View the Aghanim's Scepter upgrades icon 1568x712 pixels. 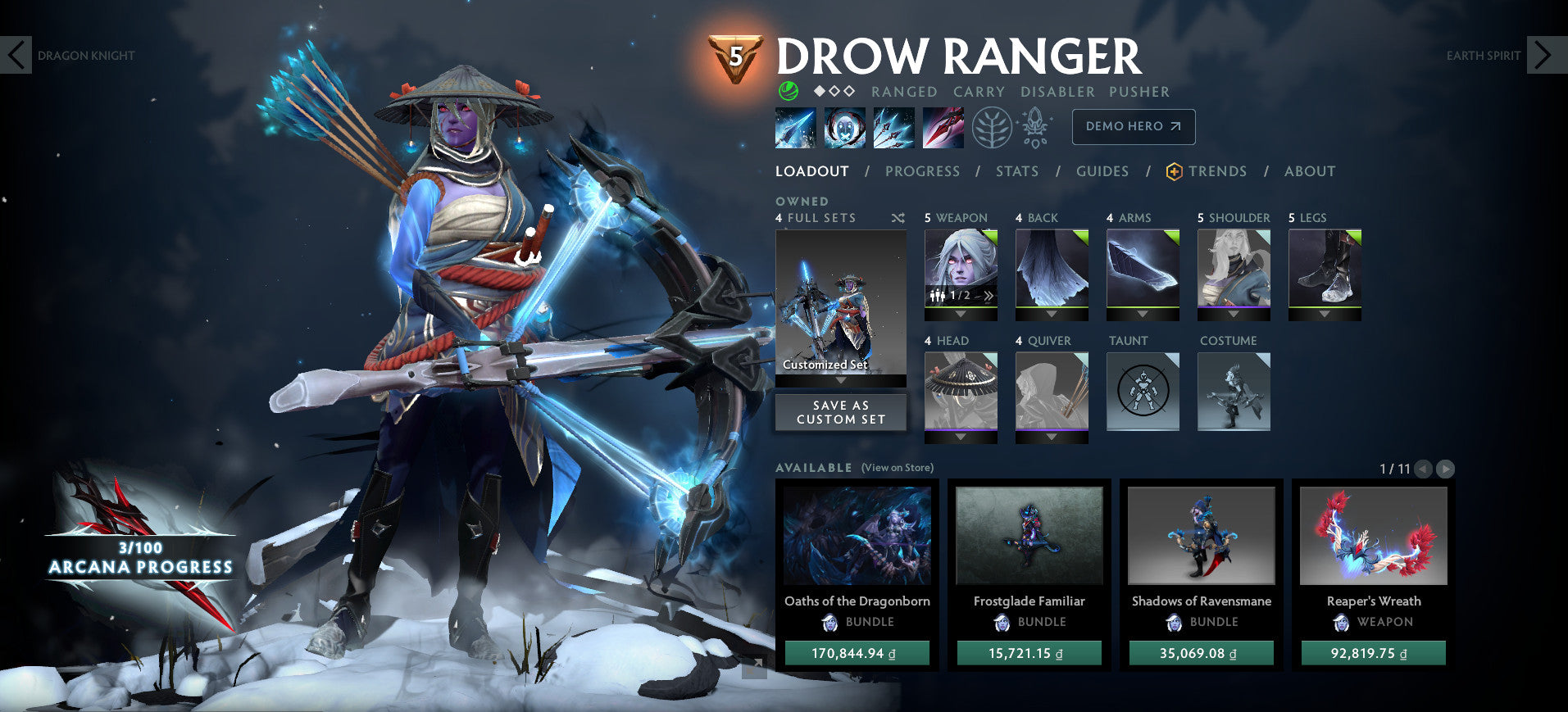1035,128
